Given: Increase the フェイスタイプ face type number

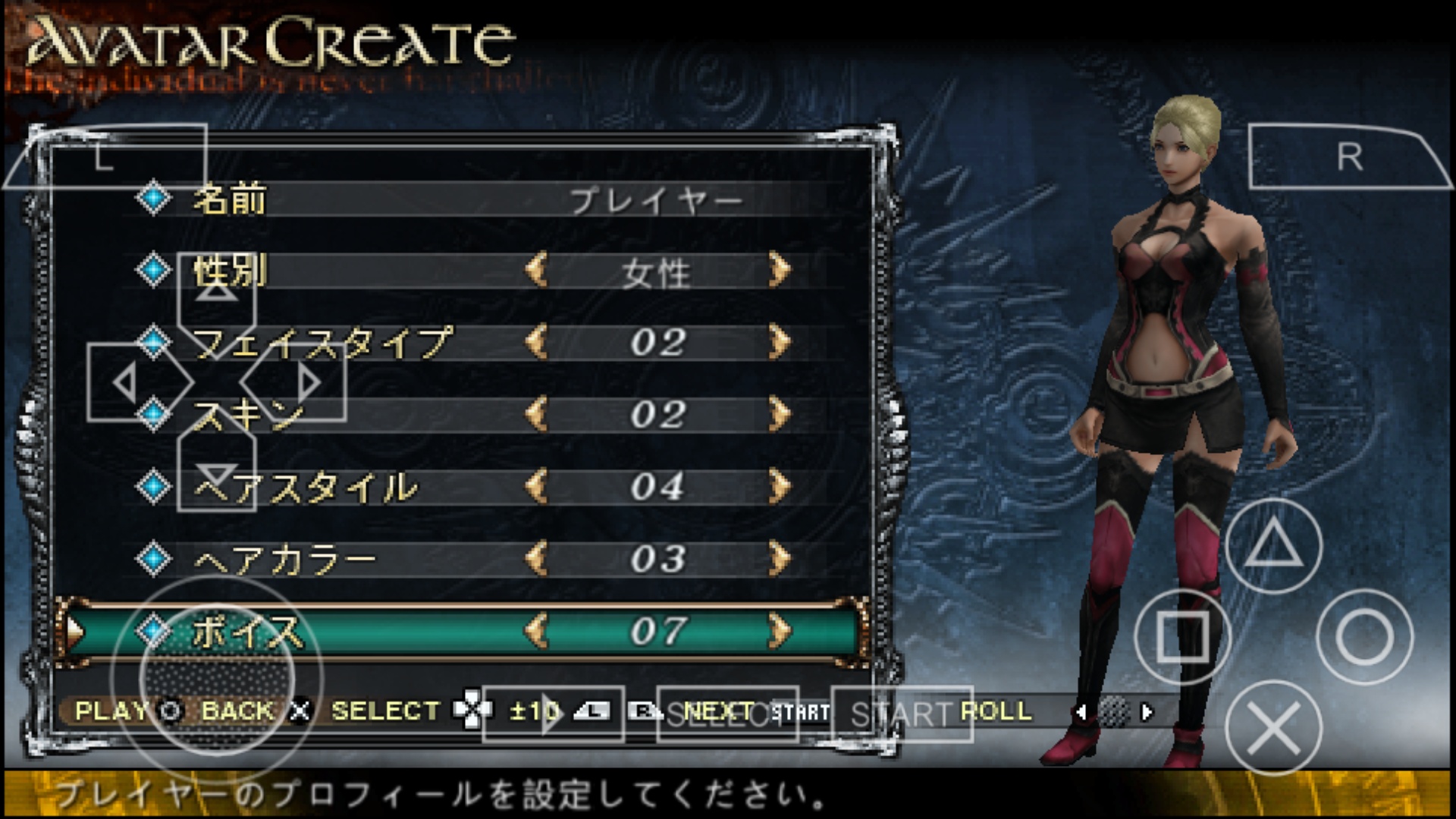Looking at the screenshot, I should (x=779, y=343).
